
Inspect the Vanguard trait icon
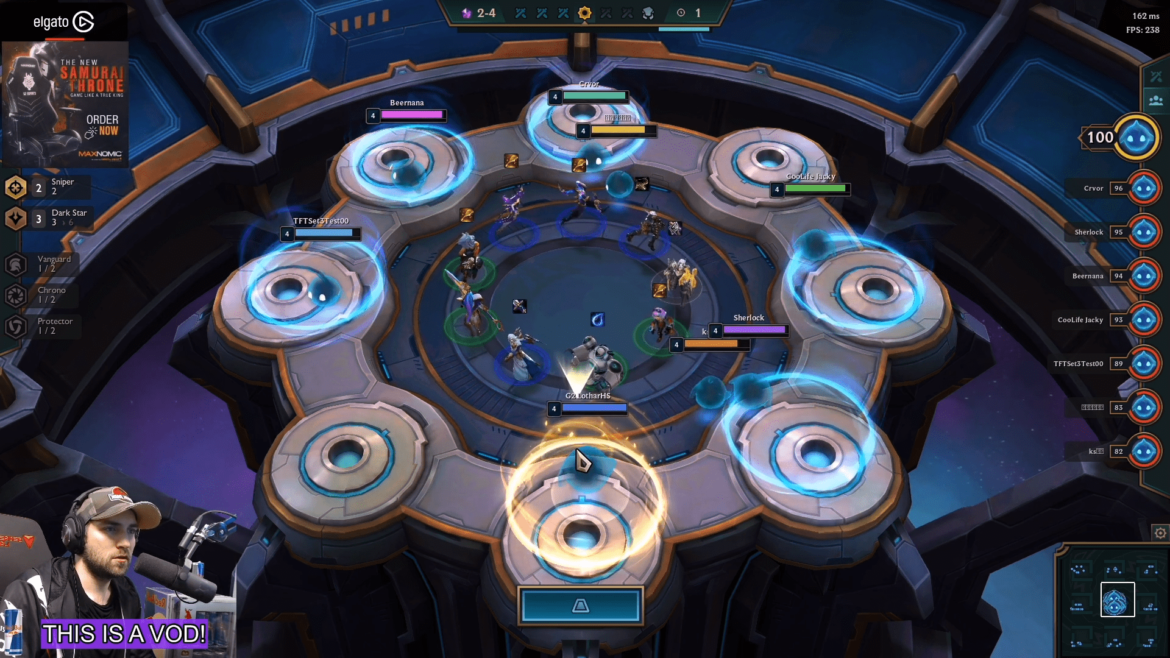[16, 264]
